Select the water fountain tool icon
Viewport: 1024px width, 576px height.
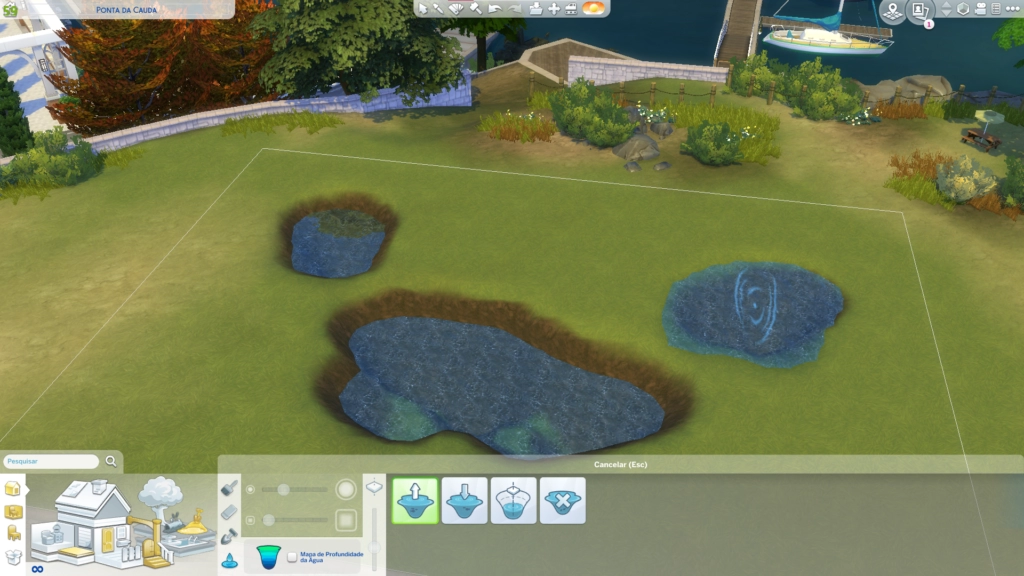tap(229, 560)
